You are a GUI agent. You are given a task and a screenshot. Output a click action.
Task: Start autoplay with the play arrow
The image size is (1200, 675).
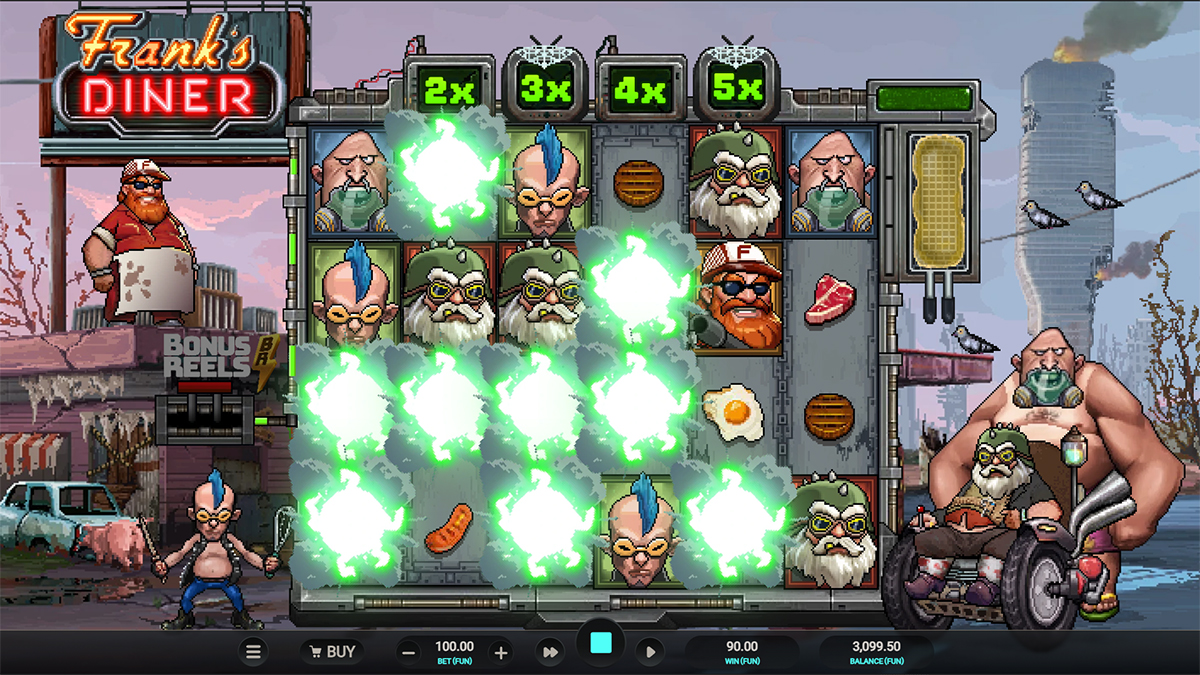point(650,652)
